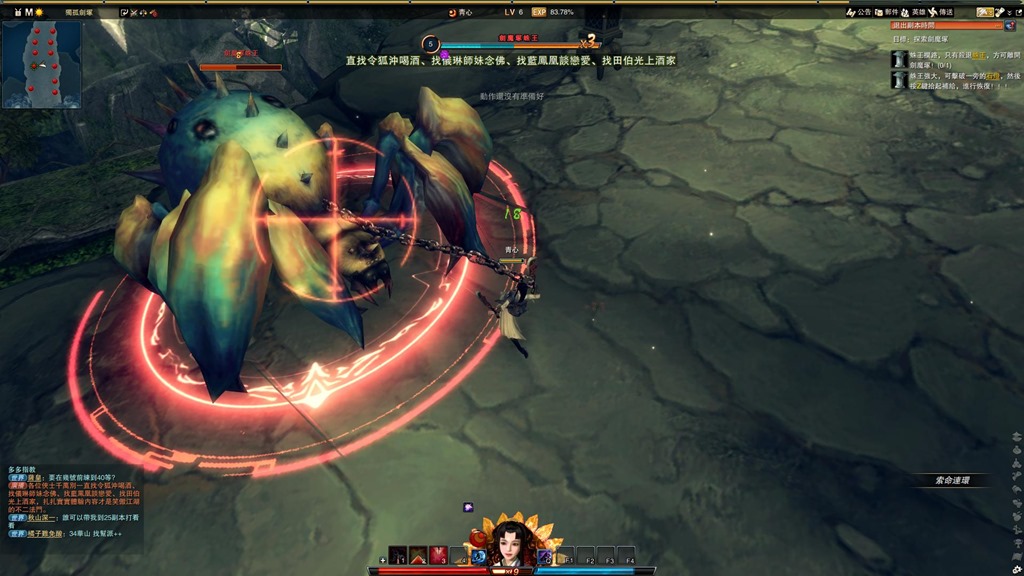
Task: Click the purple buff icon above hotbar
Action: [467, 507]
